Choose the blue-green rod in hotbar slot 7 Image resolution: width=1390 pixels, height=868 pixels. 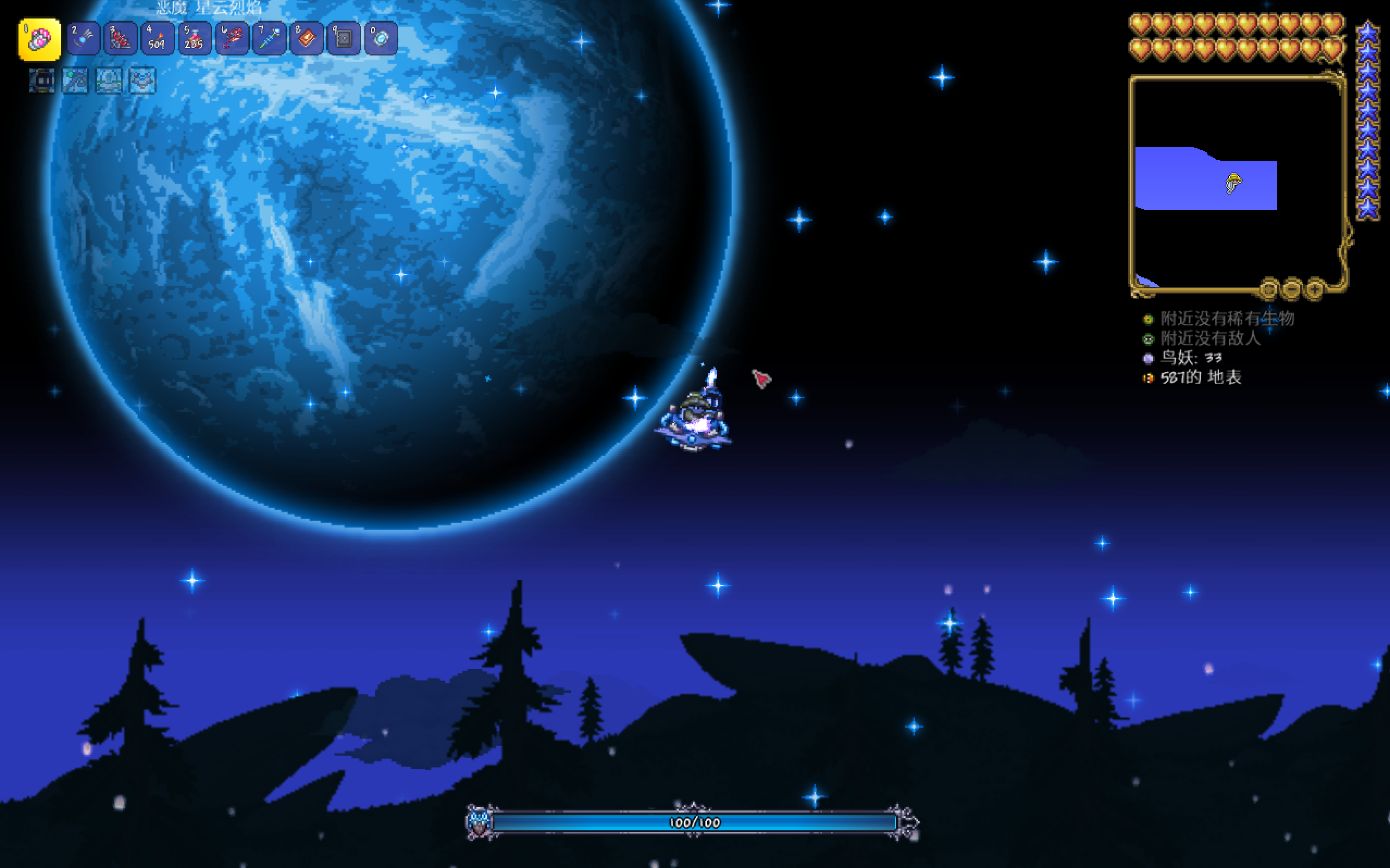(269, 39)
